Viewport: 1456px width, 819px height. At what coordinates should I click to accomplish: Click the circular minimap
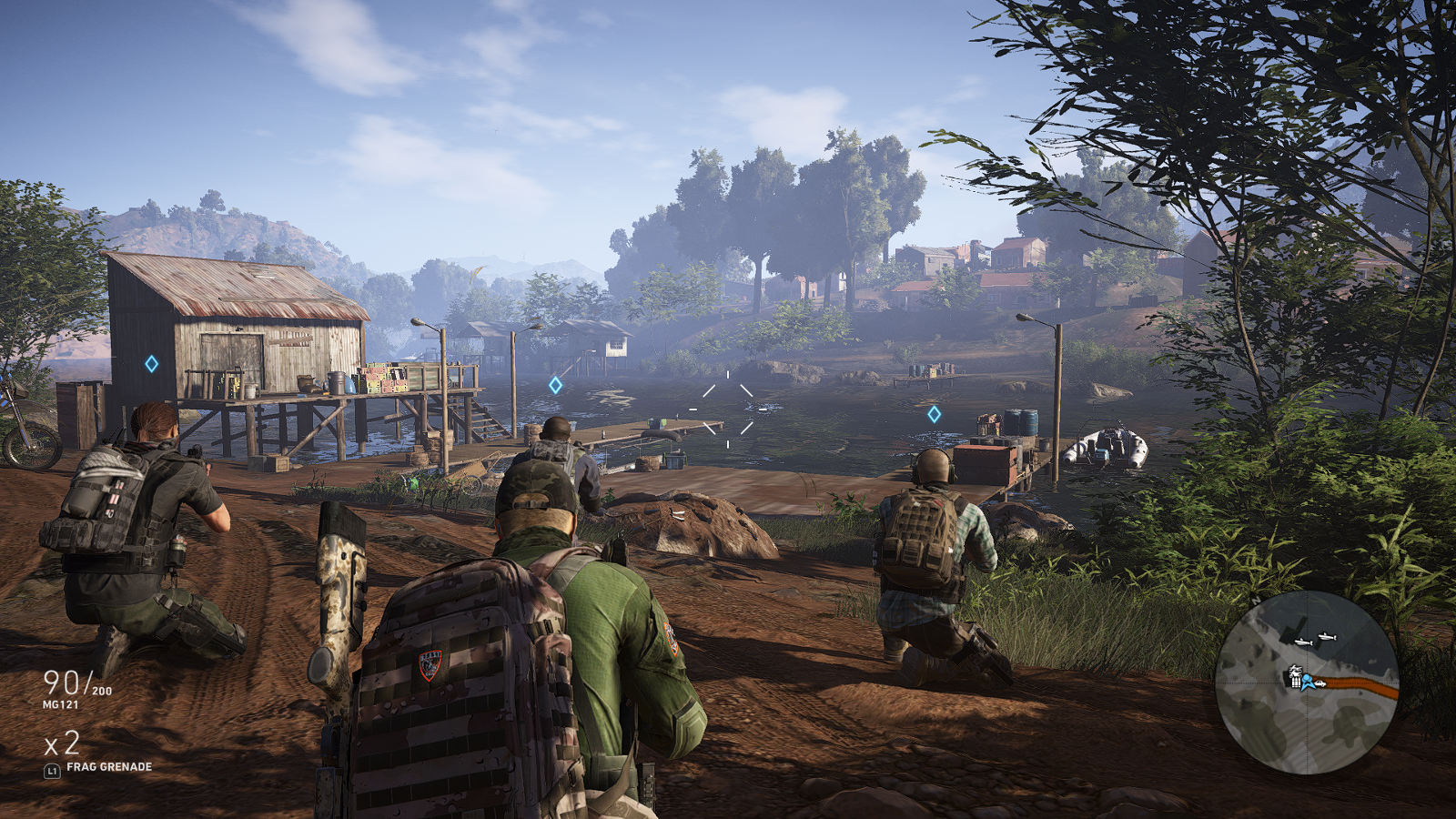coord(1307,682)
